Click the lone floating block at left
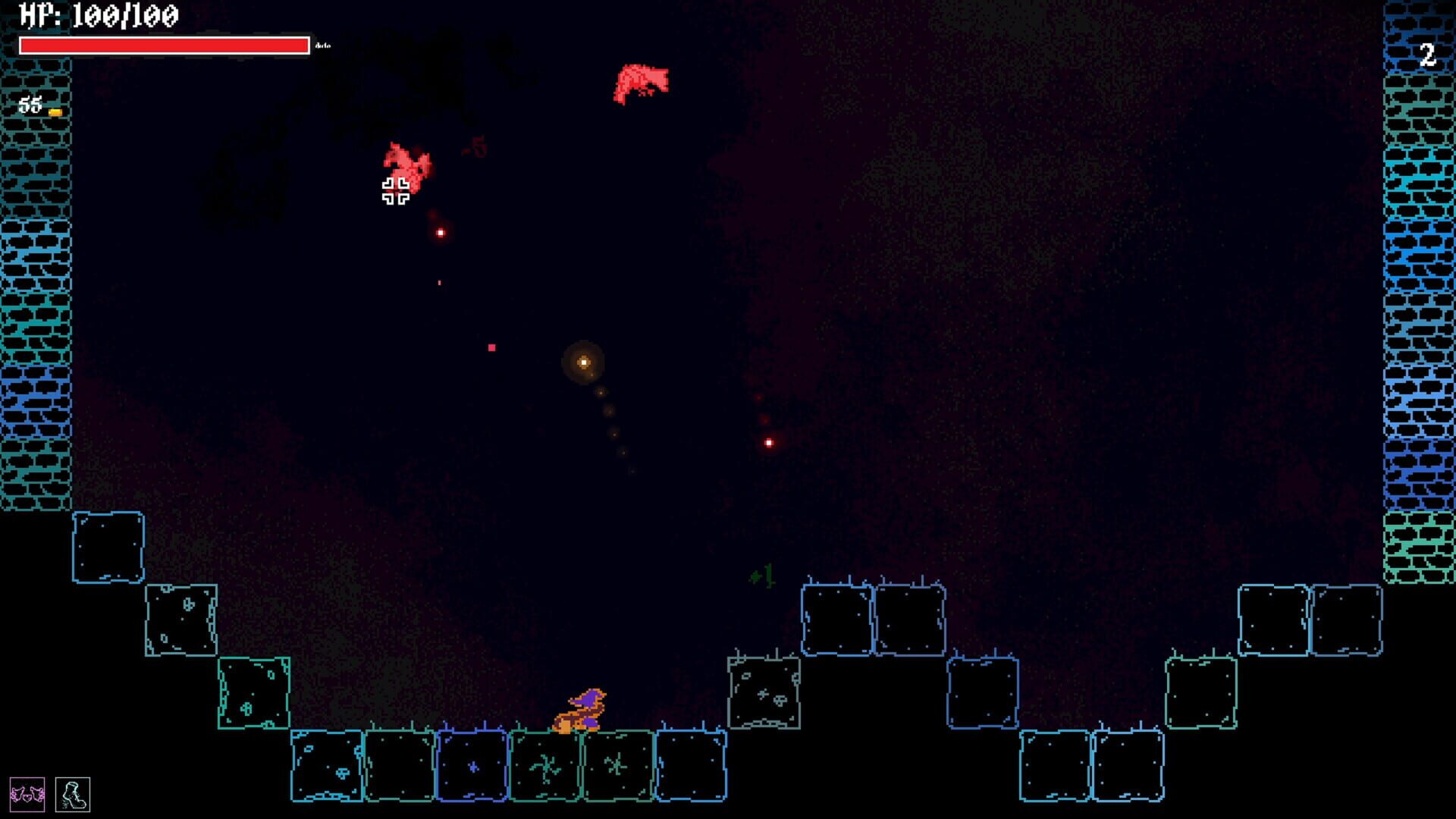 click(108, 548)
